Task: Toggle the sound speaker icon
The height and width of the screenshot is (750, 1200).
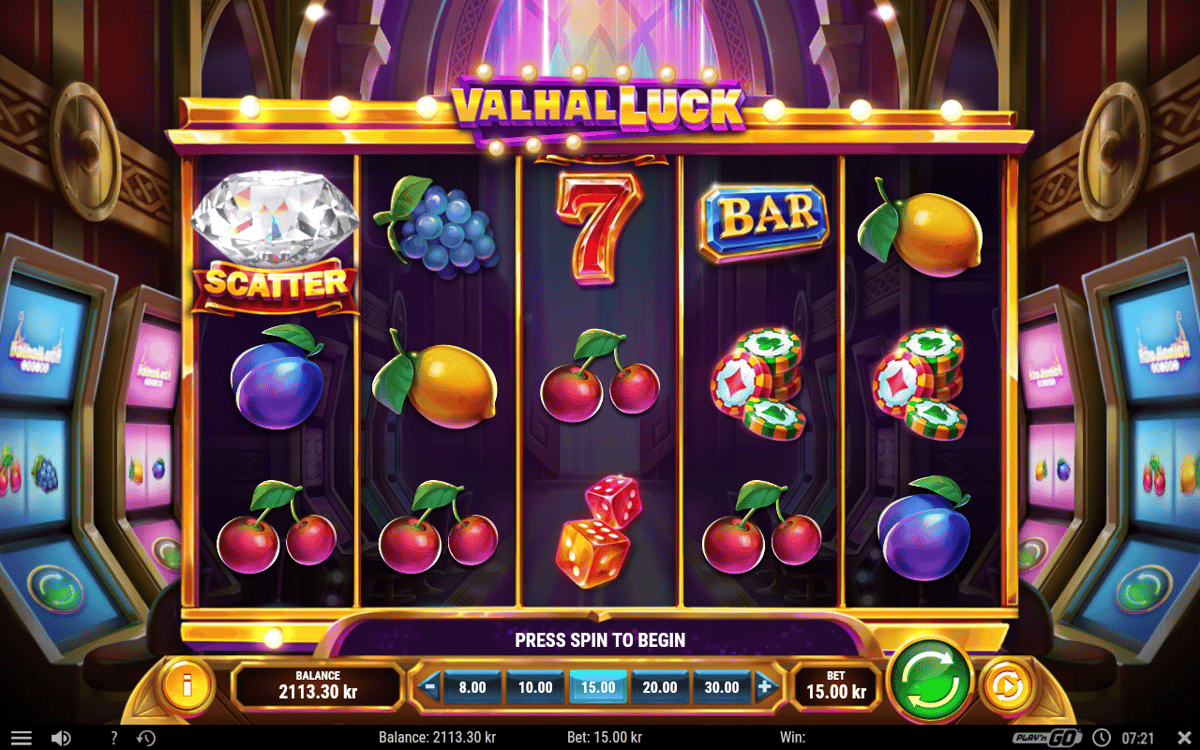Action: 61,738
